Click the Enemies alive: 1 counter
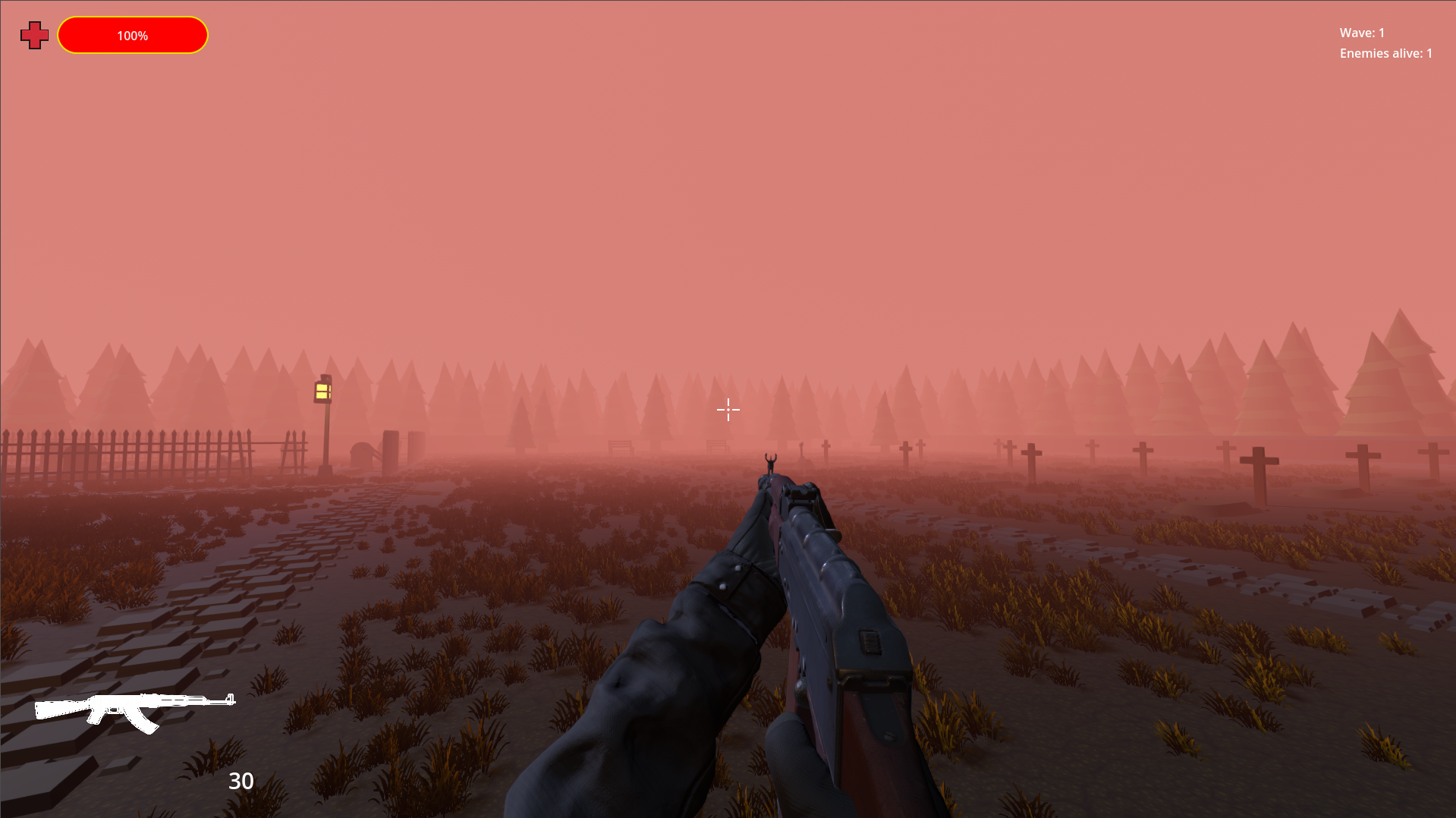This screenshot has height=818, width=1456. coord(1384,53)
